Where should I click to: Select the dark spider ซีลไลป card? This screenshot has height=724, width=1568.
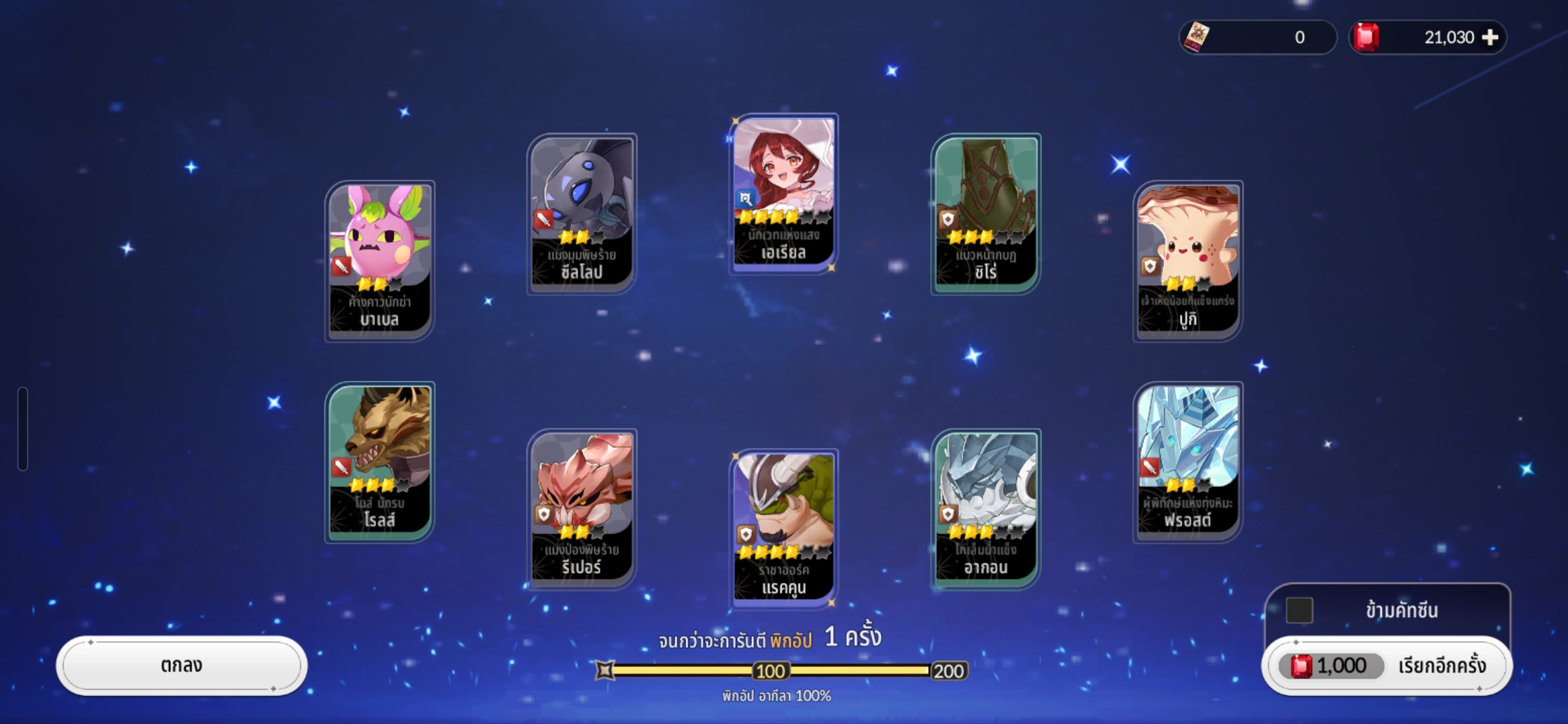point(582,213)
